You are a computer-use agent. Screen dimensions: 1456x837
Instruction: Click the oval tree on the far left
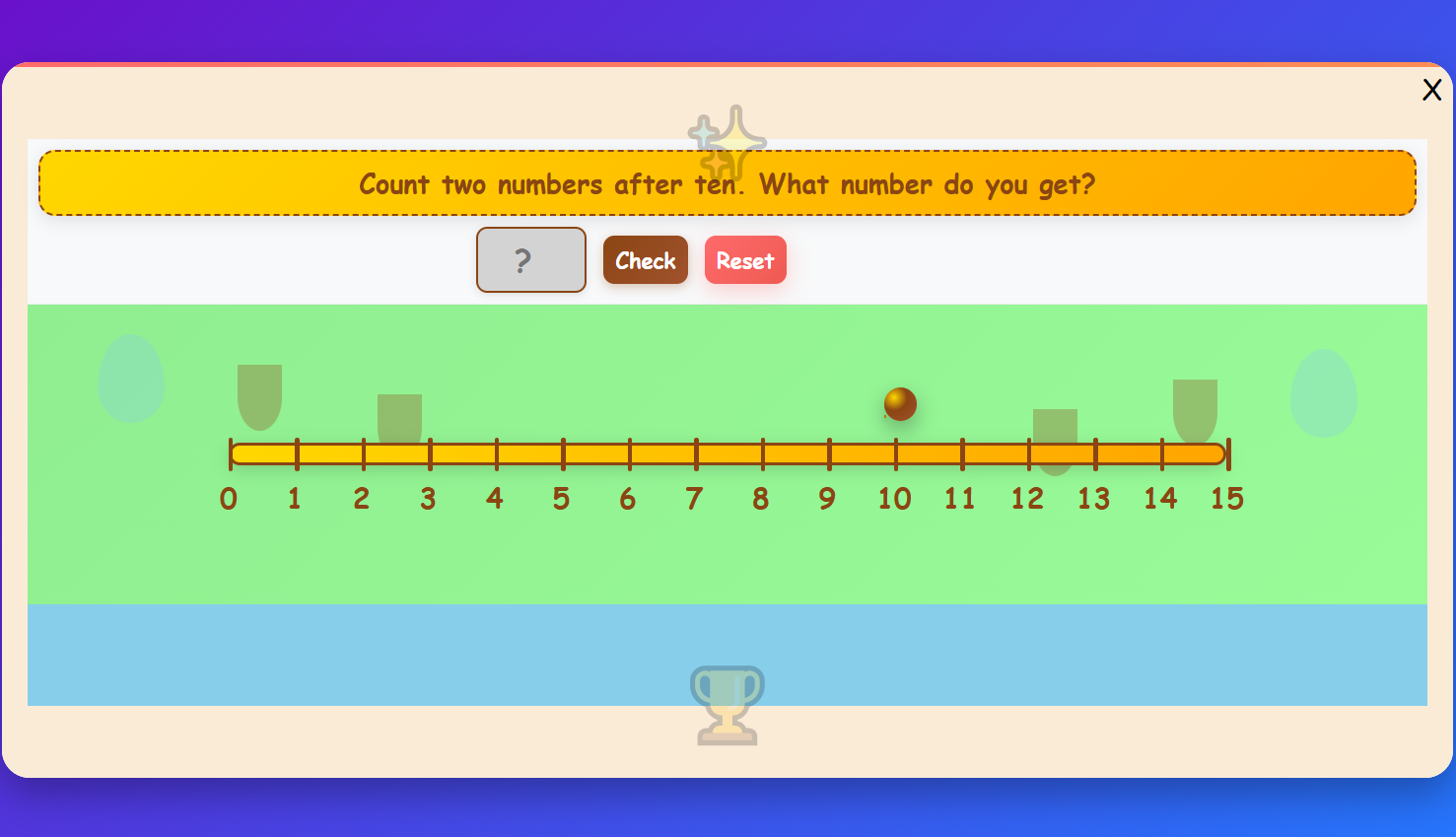pyautogui.click(x=131, y=382)
